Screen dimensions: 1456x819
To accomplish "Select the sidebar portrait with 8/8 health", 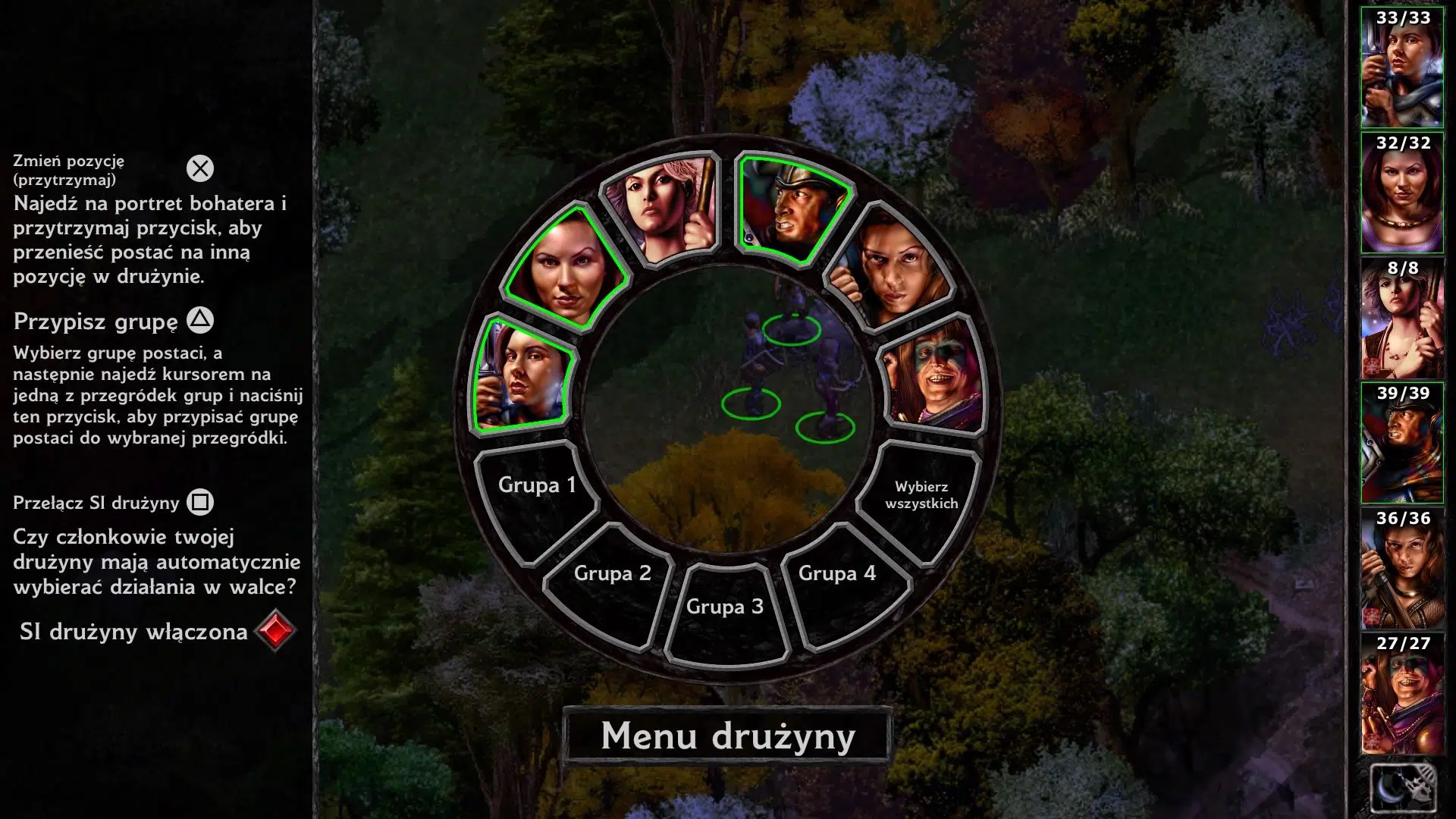I will 1402,318.
